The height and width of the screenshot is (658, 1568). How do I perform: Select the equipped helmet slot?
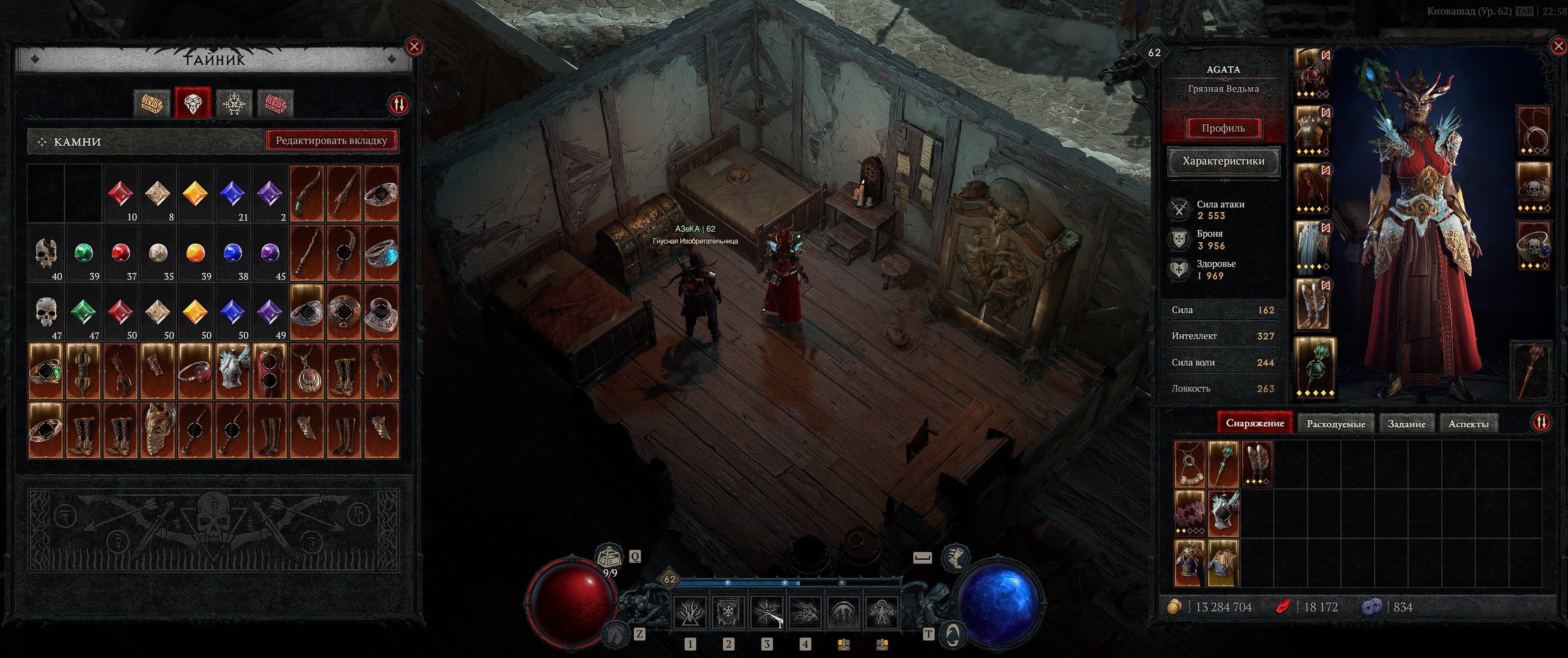[x=1311, y=73]
